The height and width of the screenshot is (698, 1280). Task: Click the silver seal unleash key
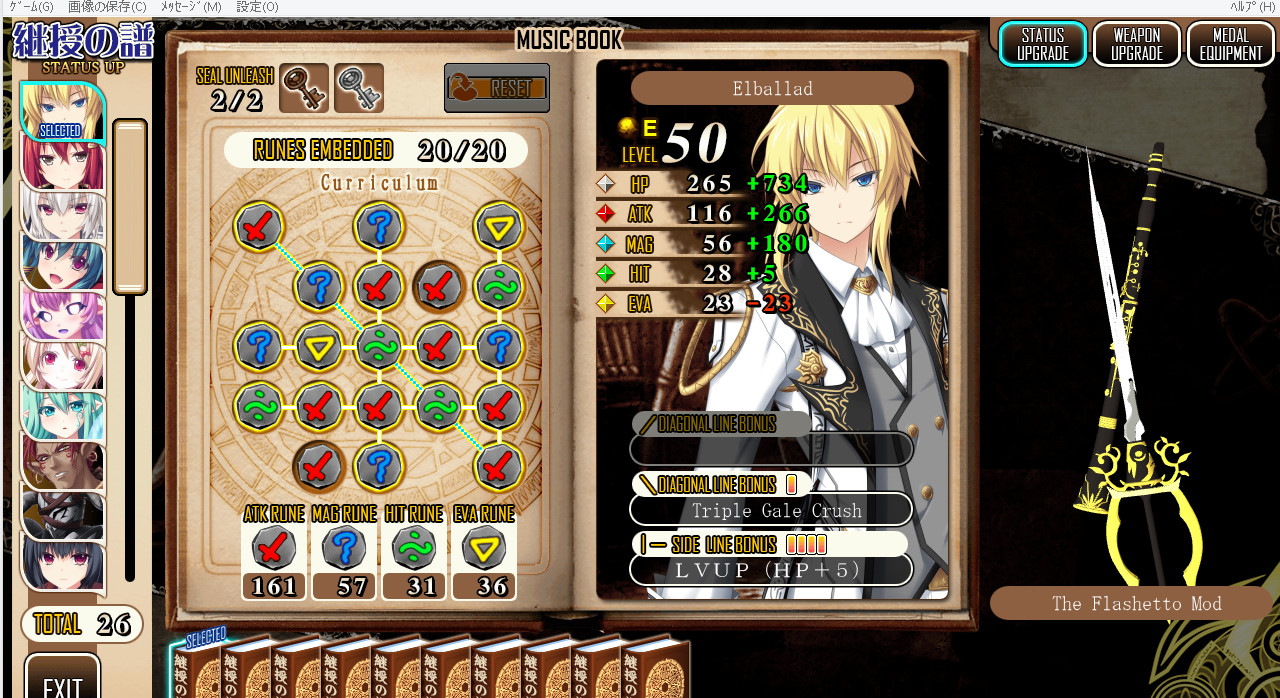tap(358, 88)
